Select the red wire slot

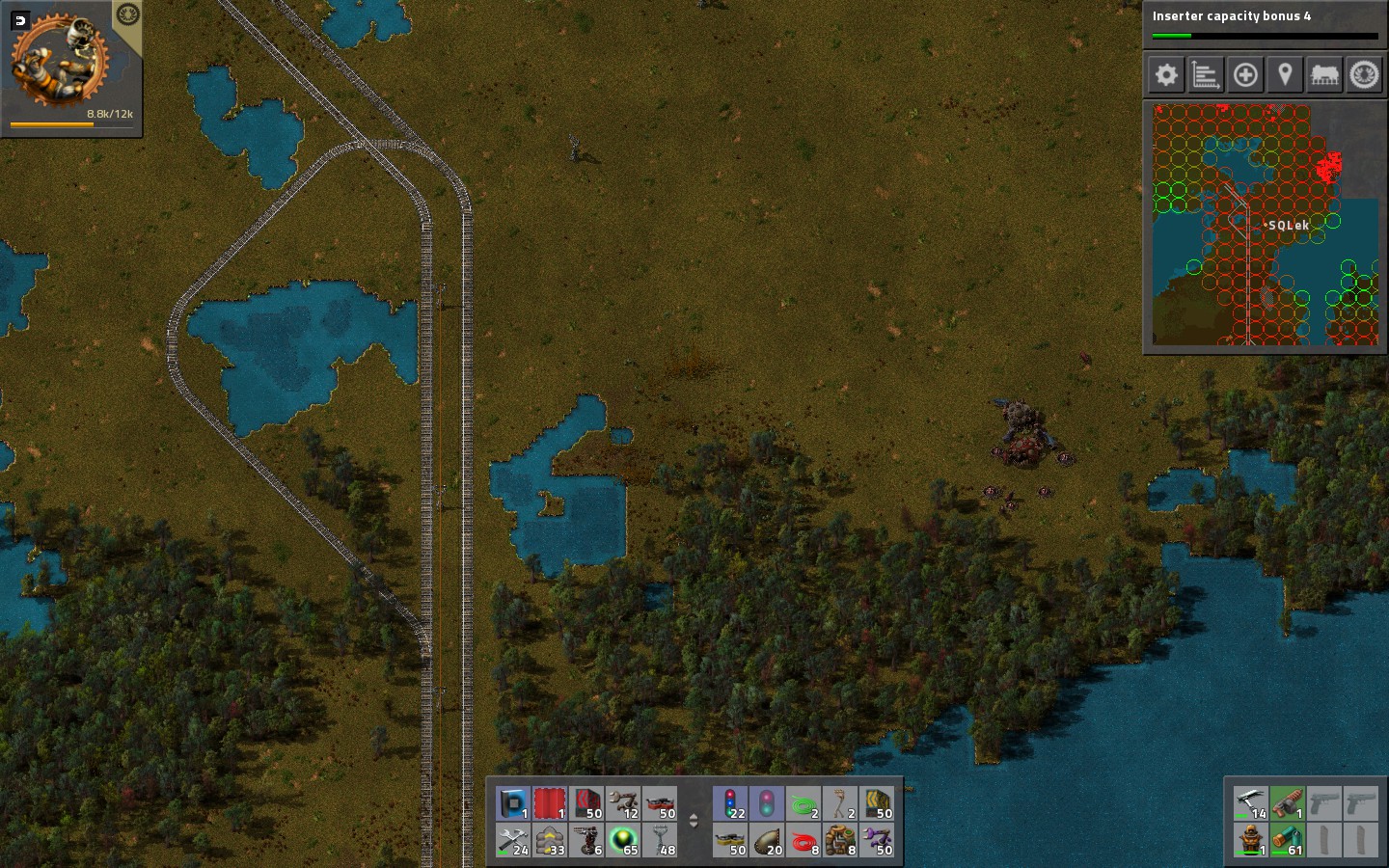tap(803, 840)
